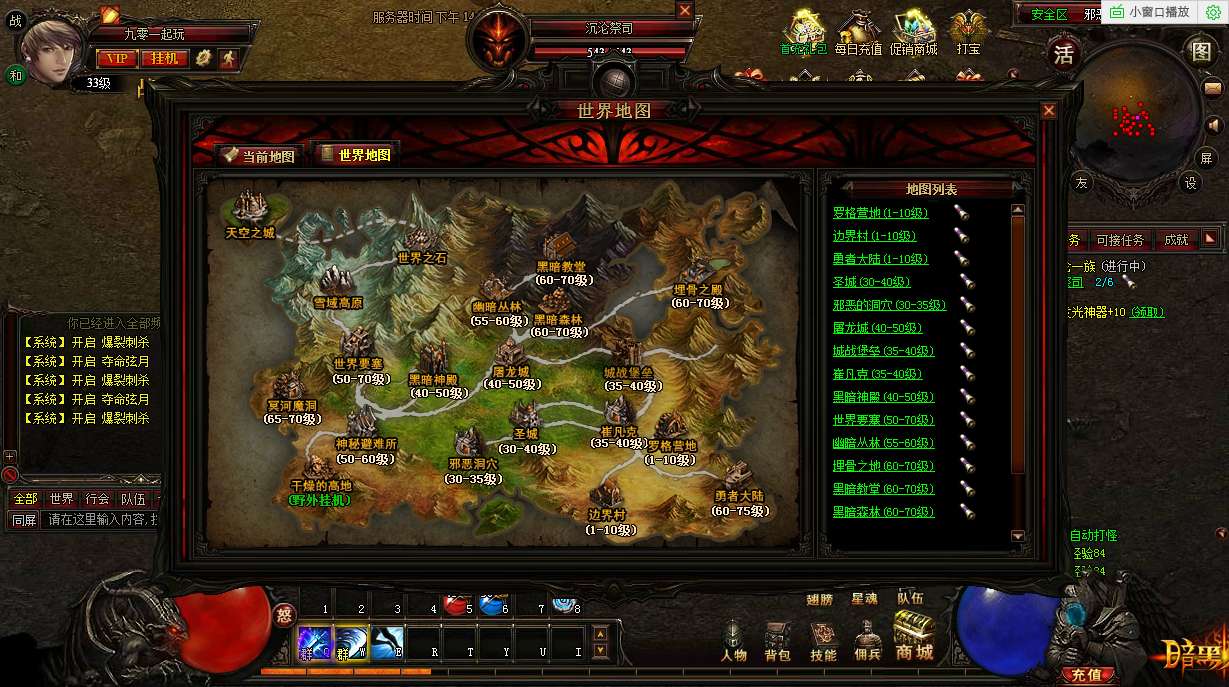Switch chat to the 世界 channel
Screen dimensions: 1229x687
coord(62,498)
